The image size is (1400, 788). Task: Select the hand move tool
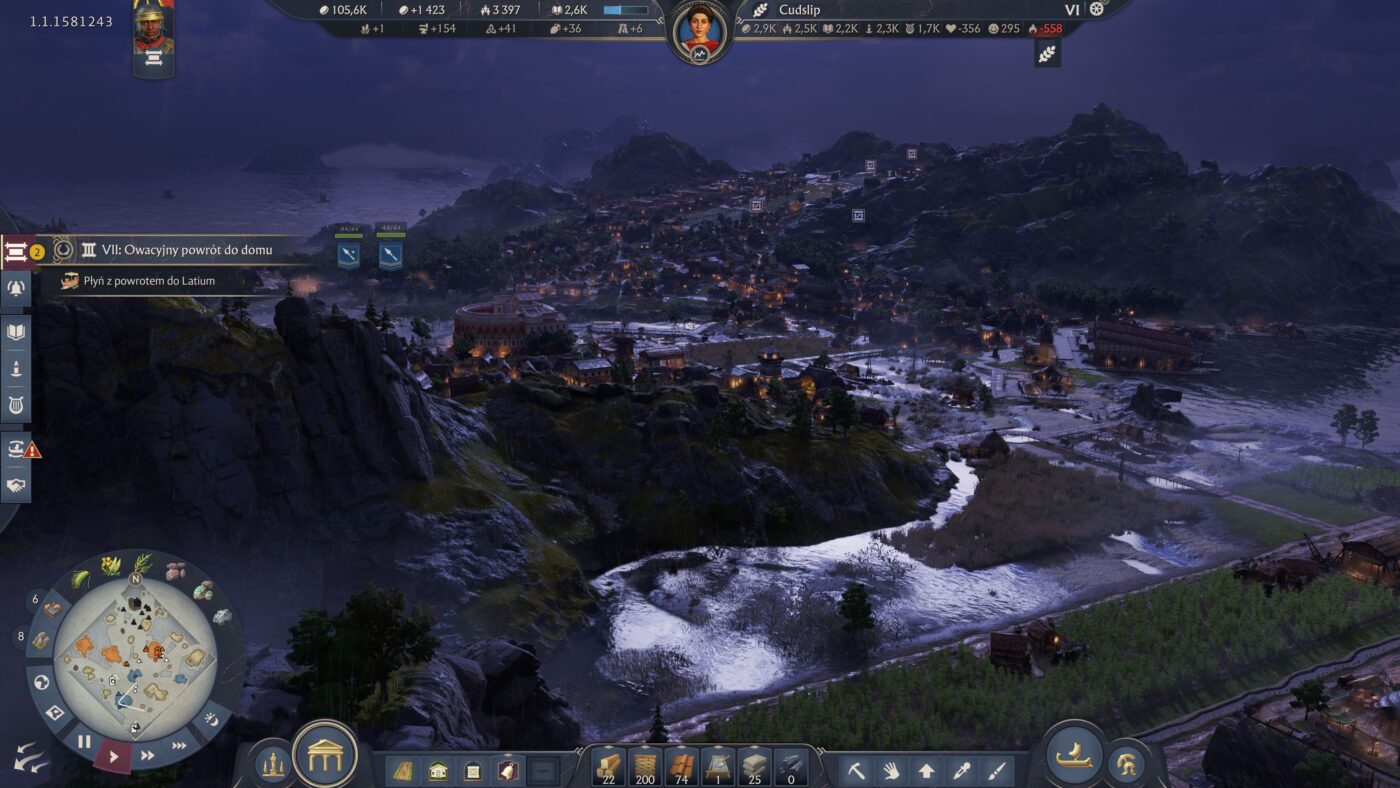tap(891, 771)
